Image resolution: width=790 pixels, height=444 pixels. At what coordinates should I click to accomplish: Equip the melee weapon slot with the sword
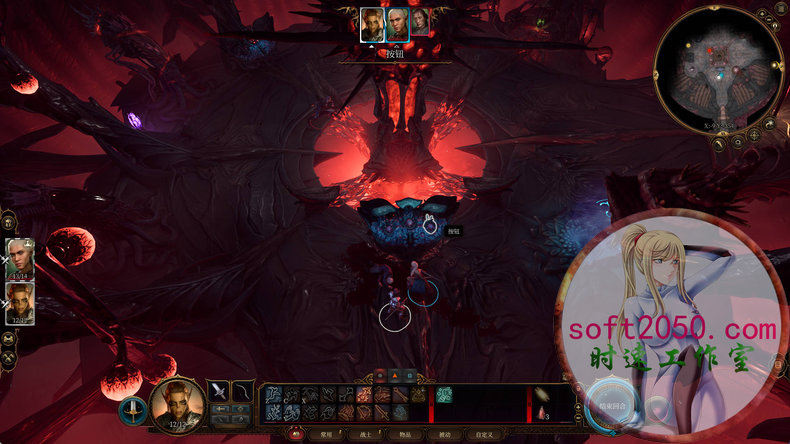pos(219,391)
